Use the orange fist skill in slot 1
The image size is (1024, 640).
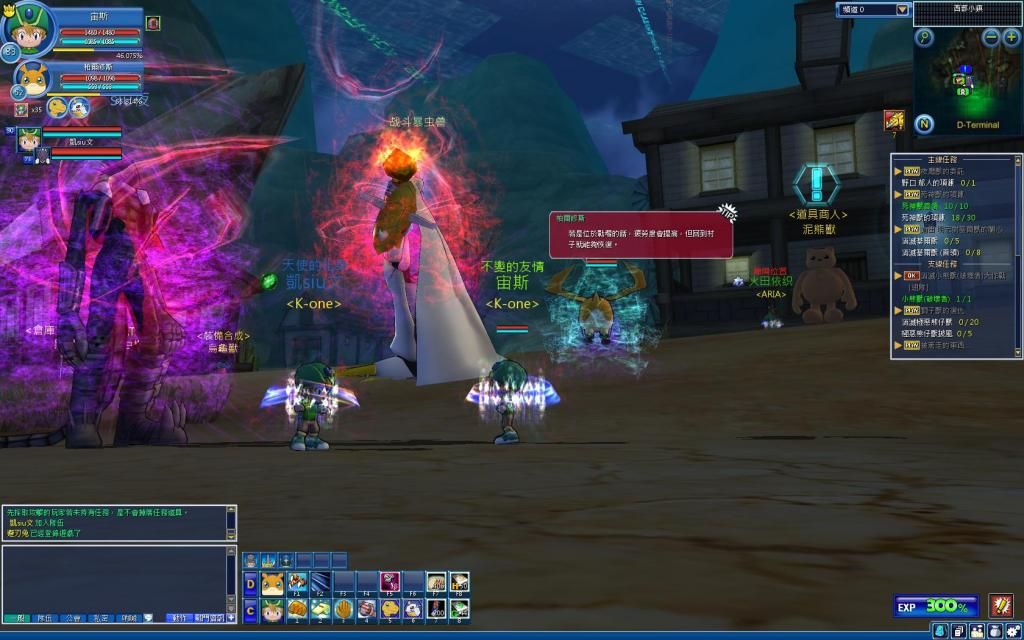coord(296,608)
